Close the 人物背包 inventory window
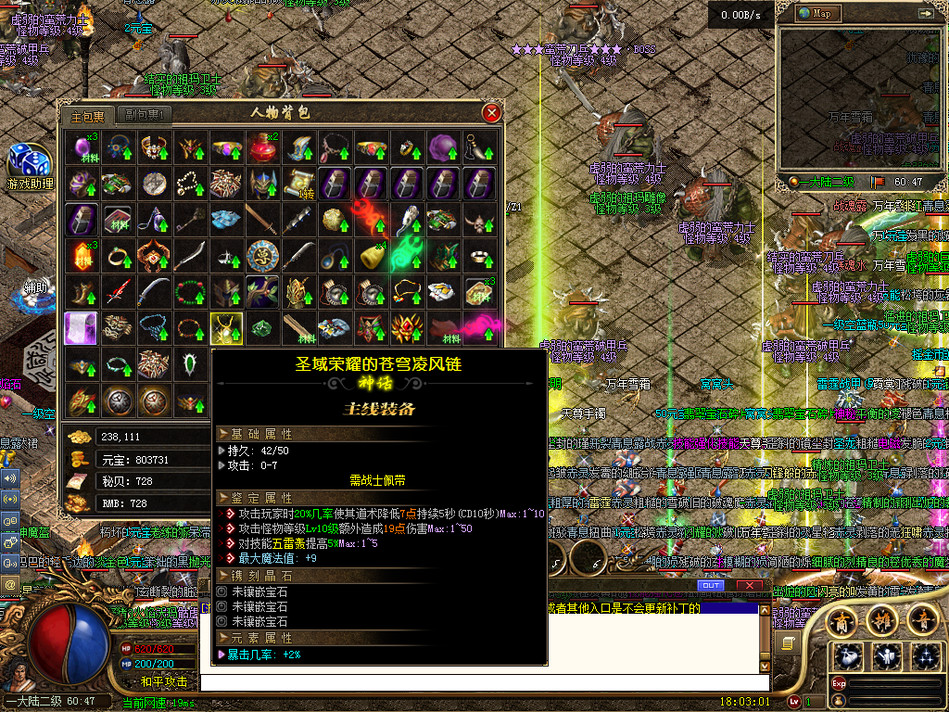 click(491, 113)
